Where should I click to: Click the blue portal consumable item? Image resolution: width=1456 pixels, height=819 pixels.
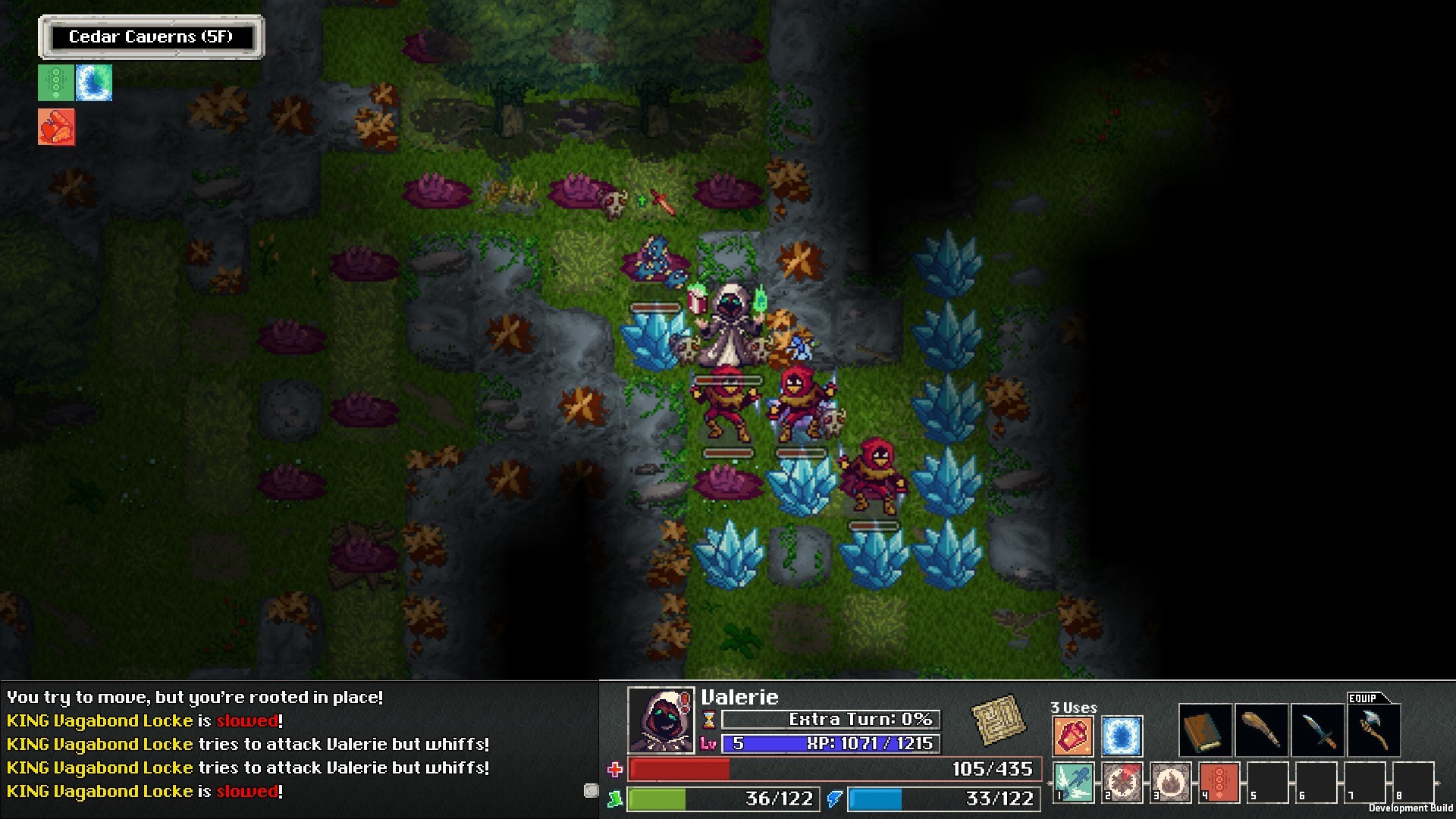point(1121,735)
